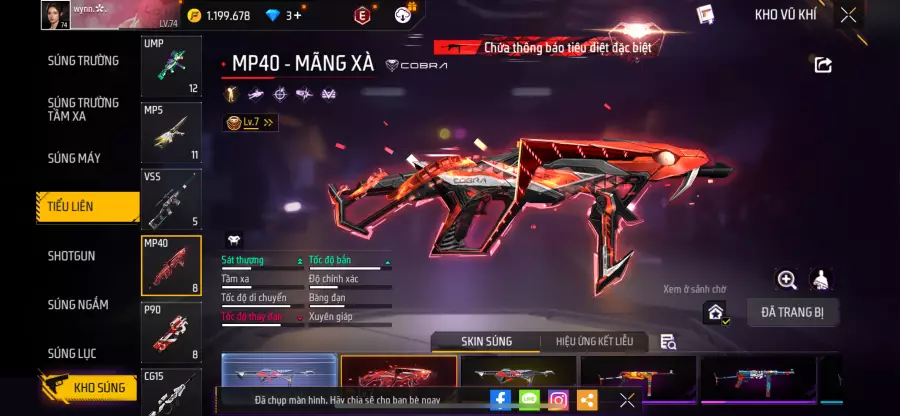Image resolution: width=900 pixels, height=416 pixels.
Task: Share the MP40 skin via share arrow
Action: pos(823,65)
